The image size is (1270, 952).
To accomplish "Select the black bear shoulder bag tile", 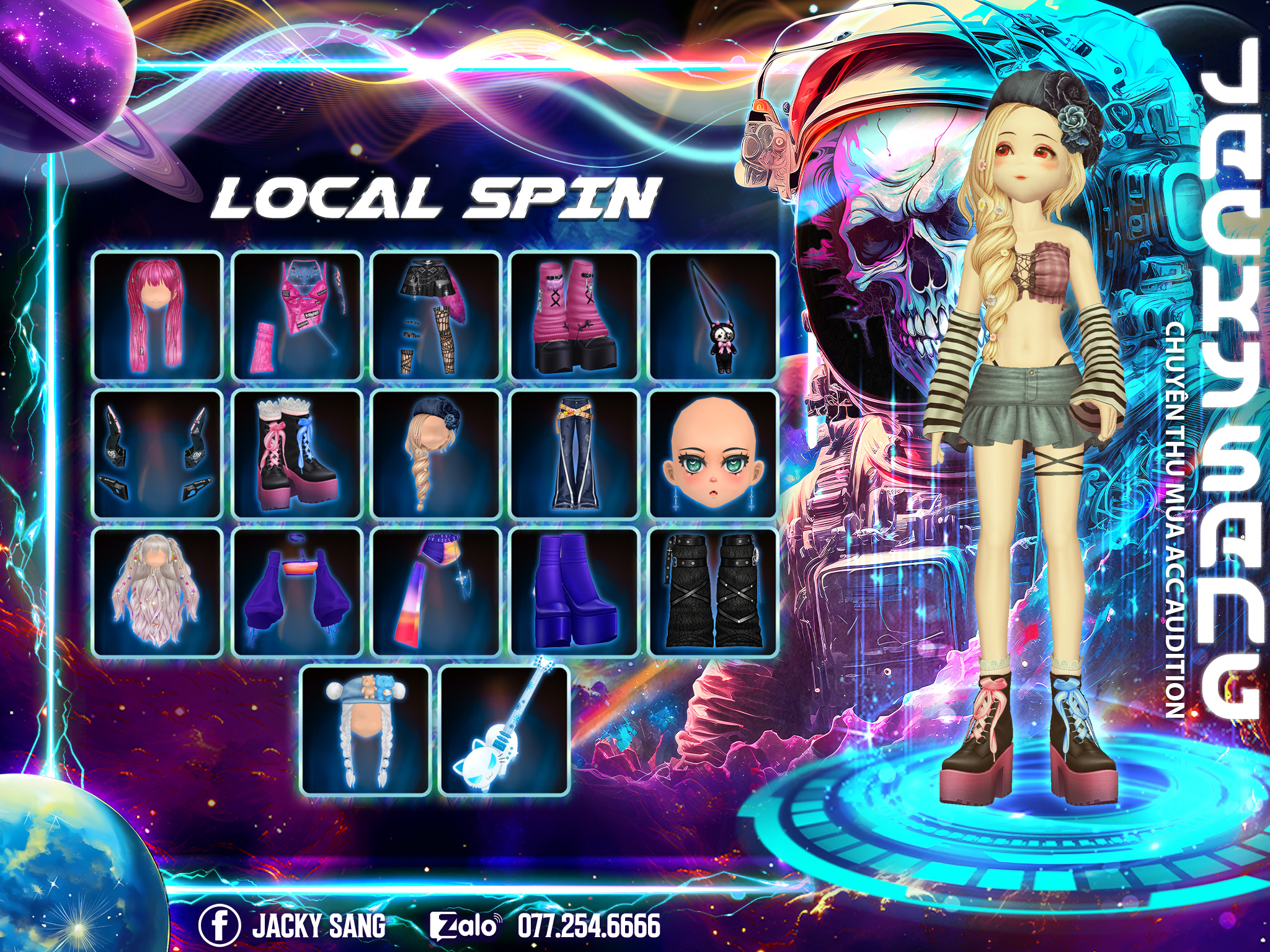I will point(714,315).
